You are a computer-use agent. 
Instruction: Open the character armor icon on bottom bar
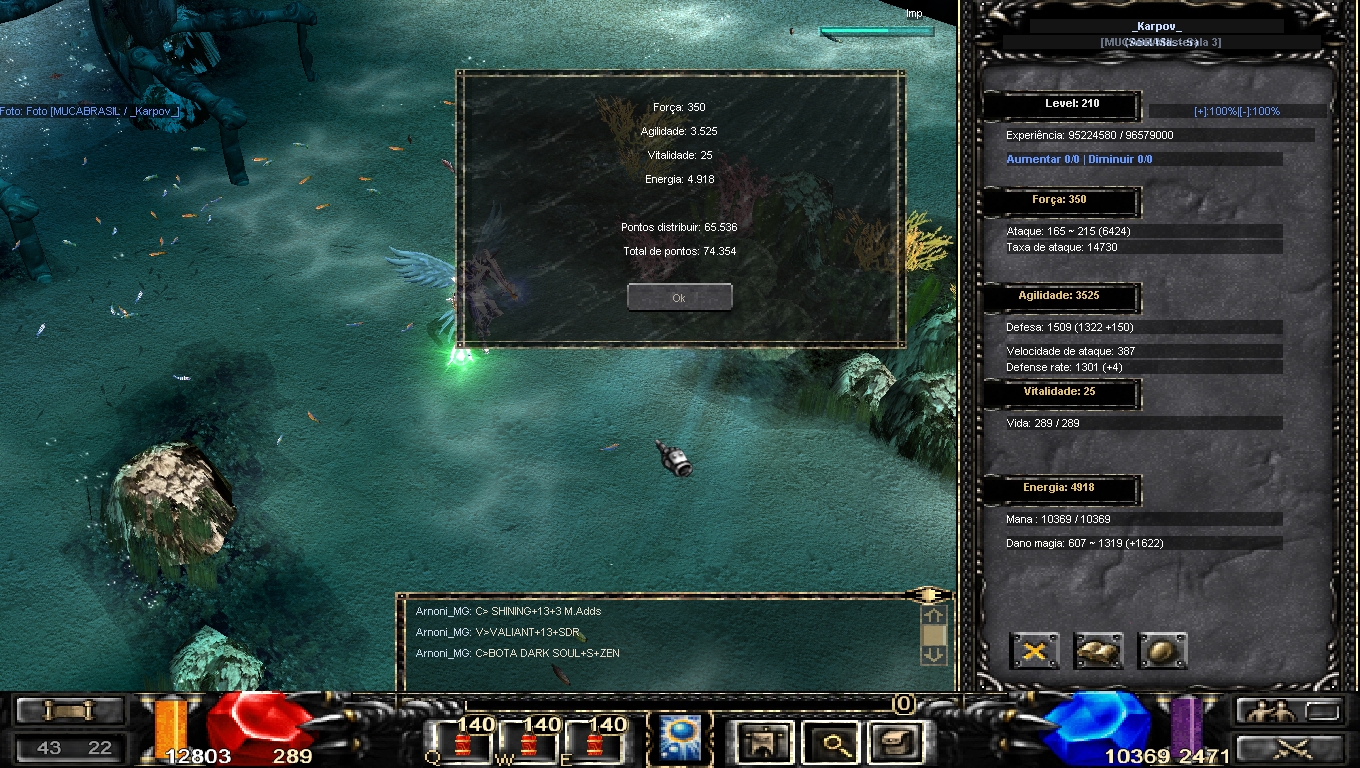click(x=765, y=743)
